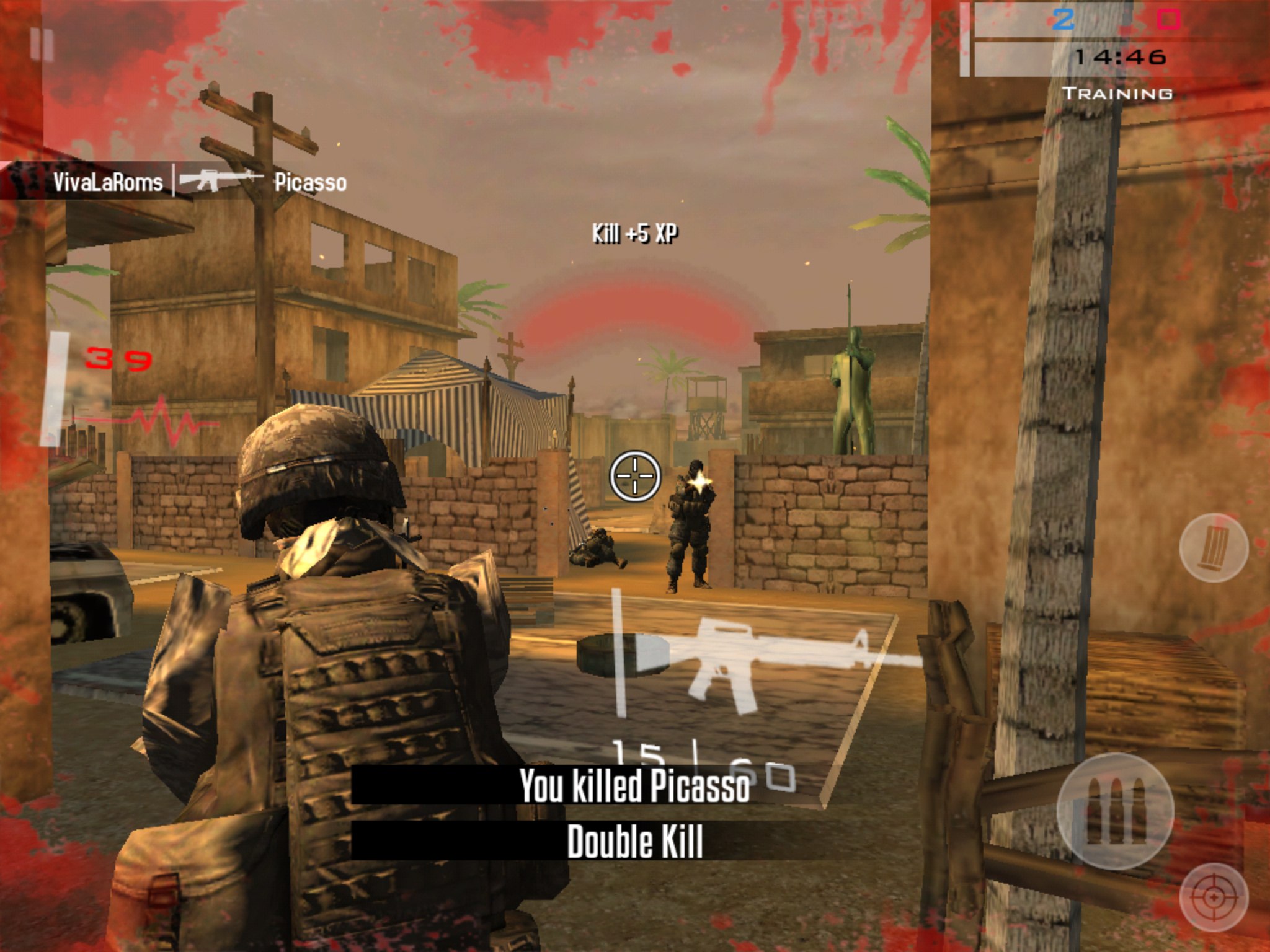Viewport: 1270px width, 952px height.
Task: Pause the game with the pause icon
Action: click(42, 45)
